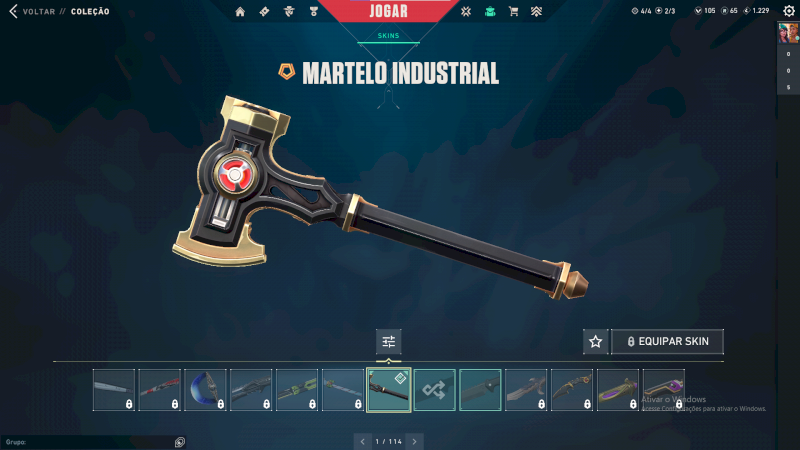This screenshot has height=450, width=800.
Task: Open the filter sliders button
Action: click(x=389, y=341)
